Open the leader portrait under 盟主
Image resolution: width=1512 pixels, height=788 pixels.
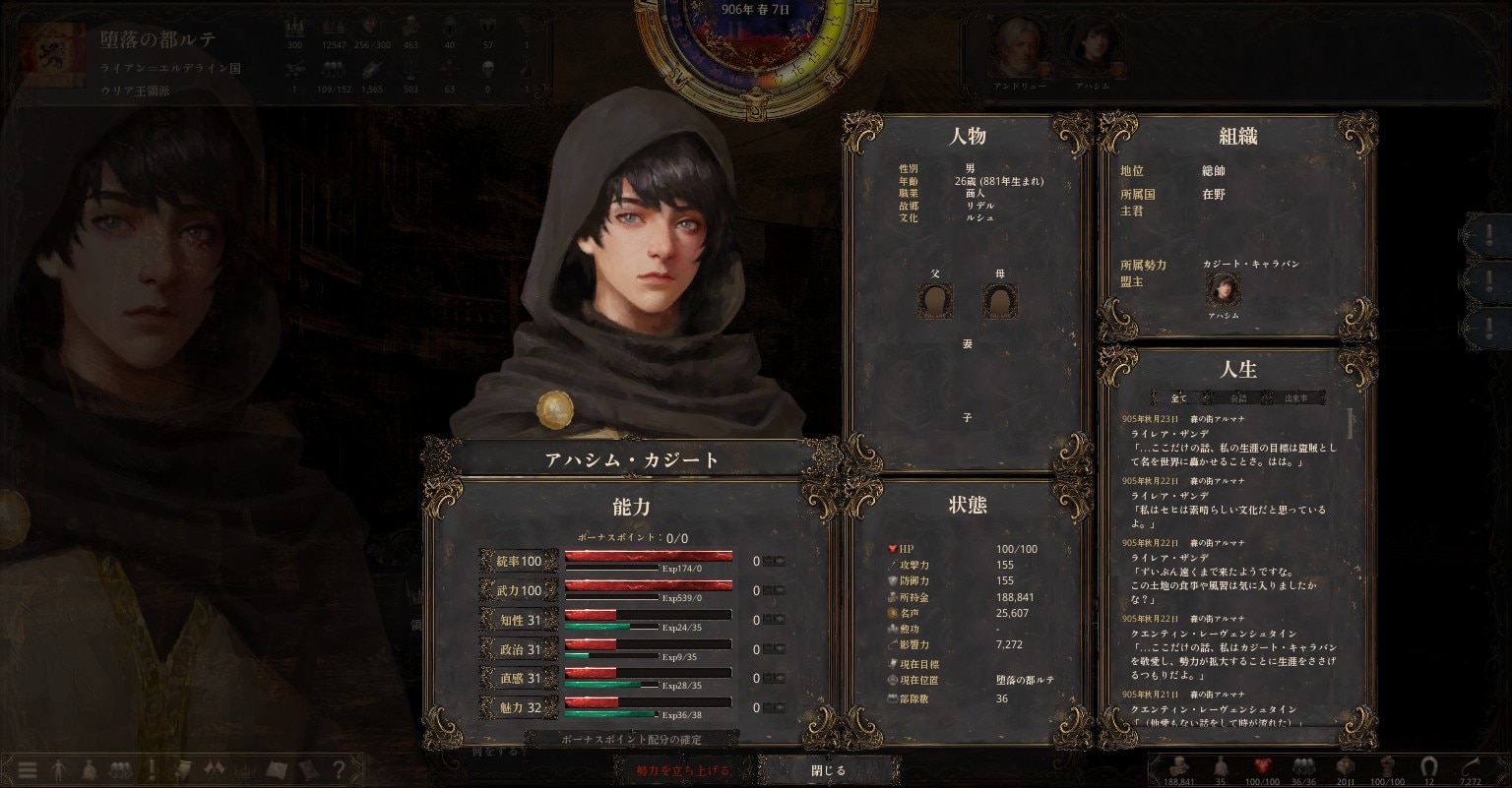1223,291
